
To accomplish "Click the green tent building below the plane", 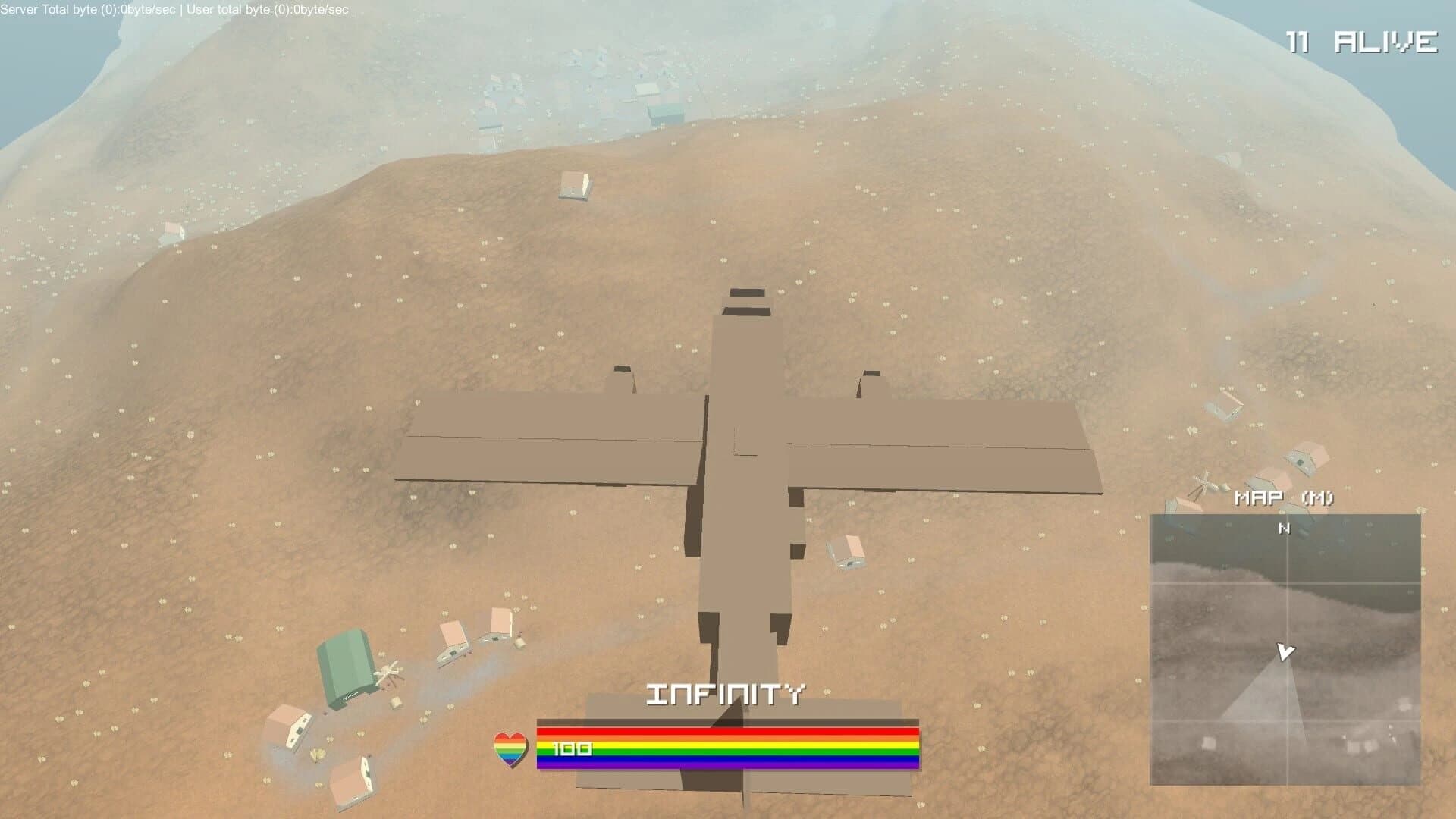I will [349, 662].
